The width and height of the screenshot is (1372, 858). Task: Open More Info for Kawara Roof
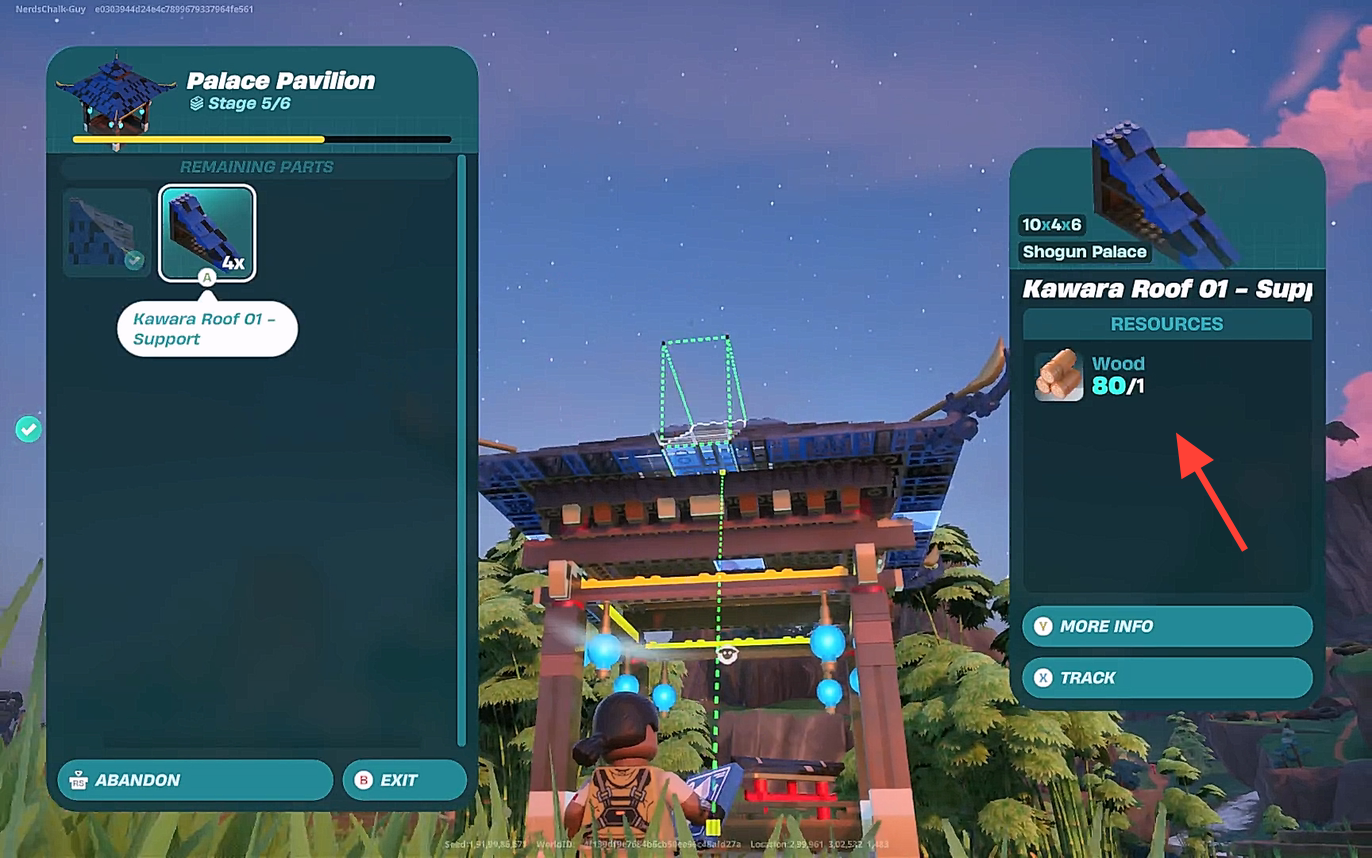pos(1166,626)
